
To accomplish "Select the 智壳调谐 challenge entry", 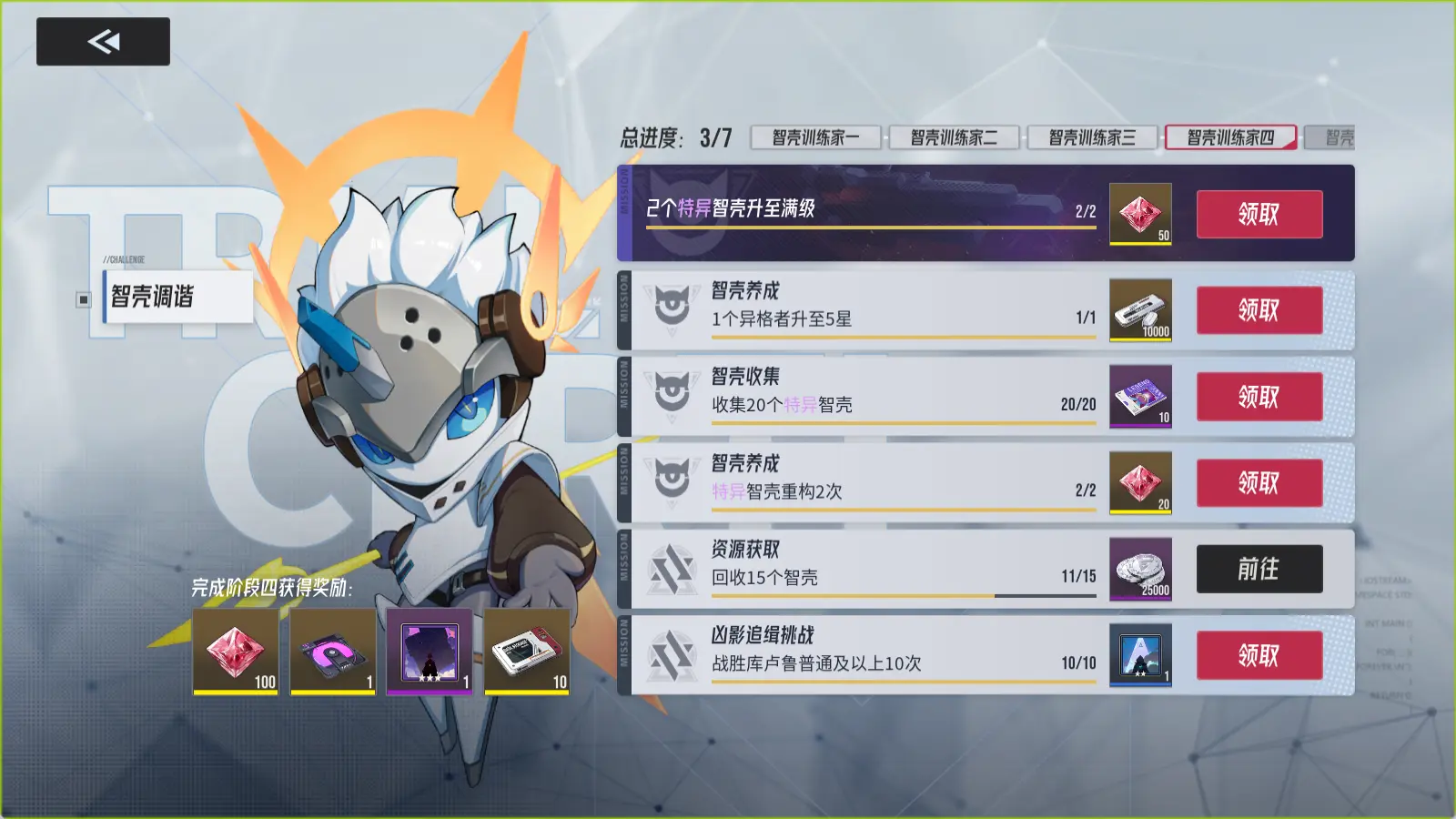I will (177, 297).
